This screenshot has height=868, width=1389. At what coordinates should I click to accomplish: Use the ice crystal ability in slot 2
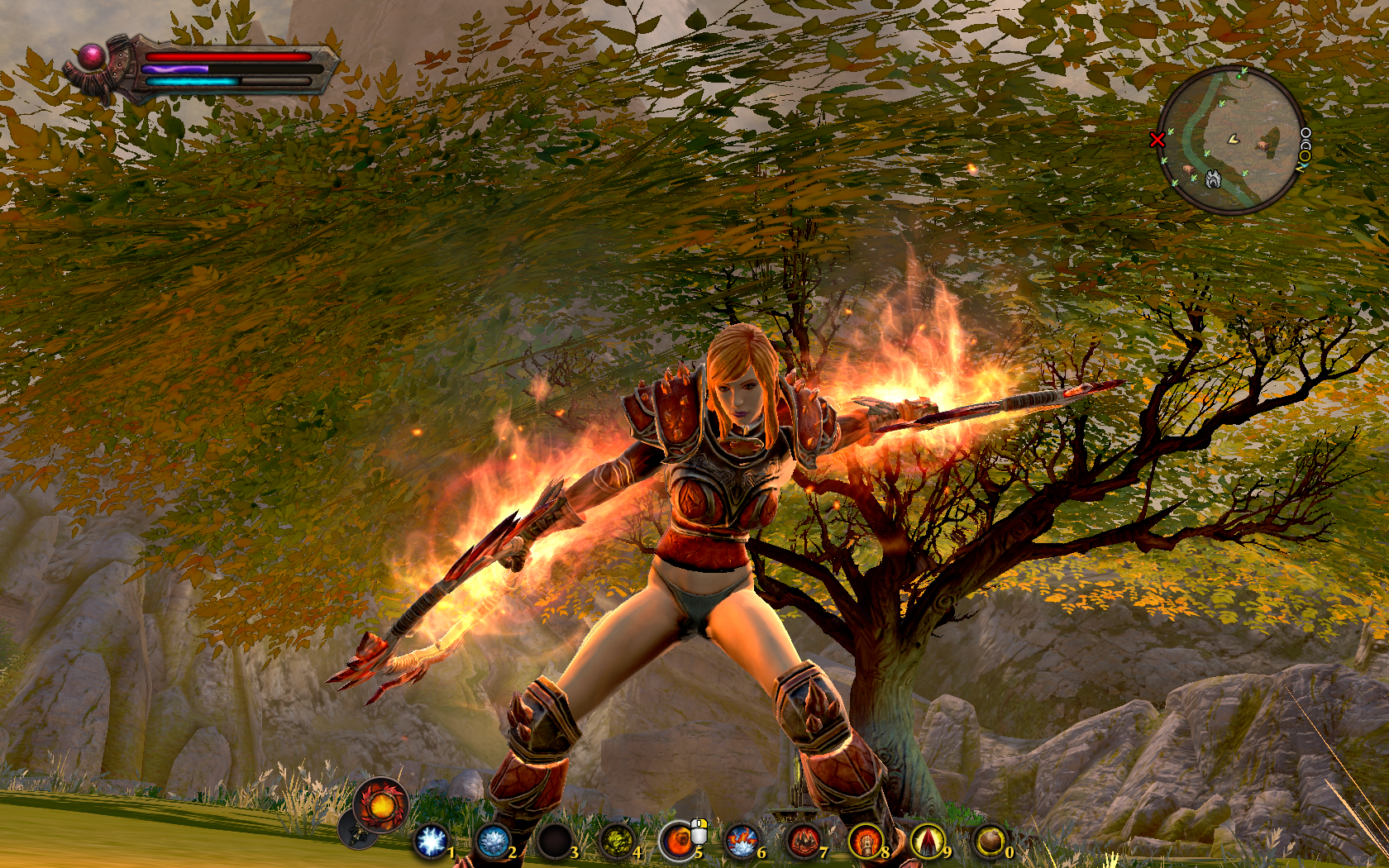coord(493,842)
